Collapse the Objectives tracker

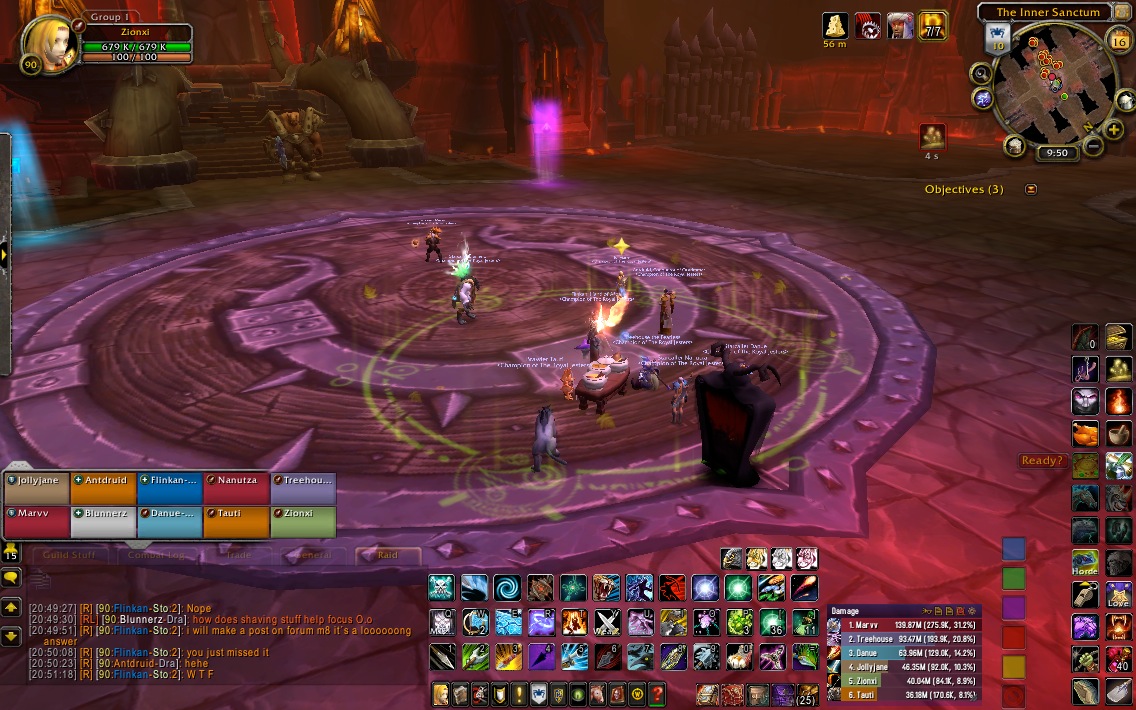(x=1031, y=189)
